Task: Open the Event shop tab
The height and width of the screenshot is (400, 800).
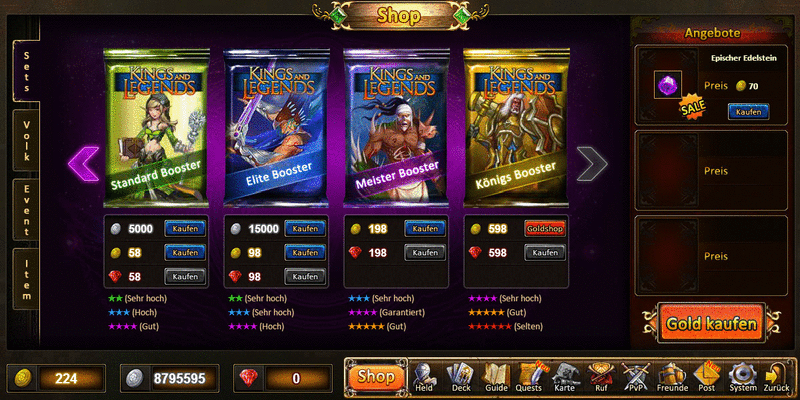Action: (26, 209)
